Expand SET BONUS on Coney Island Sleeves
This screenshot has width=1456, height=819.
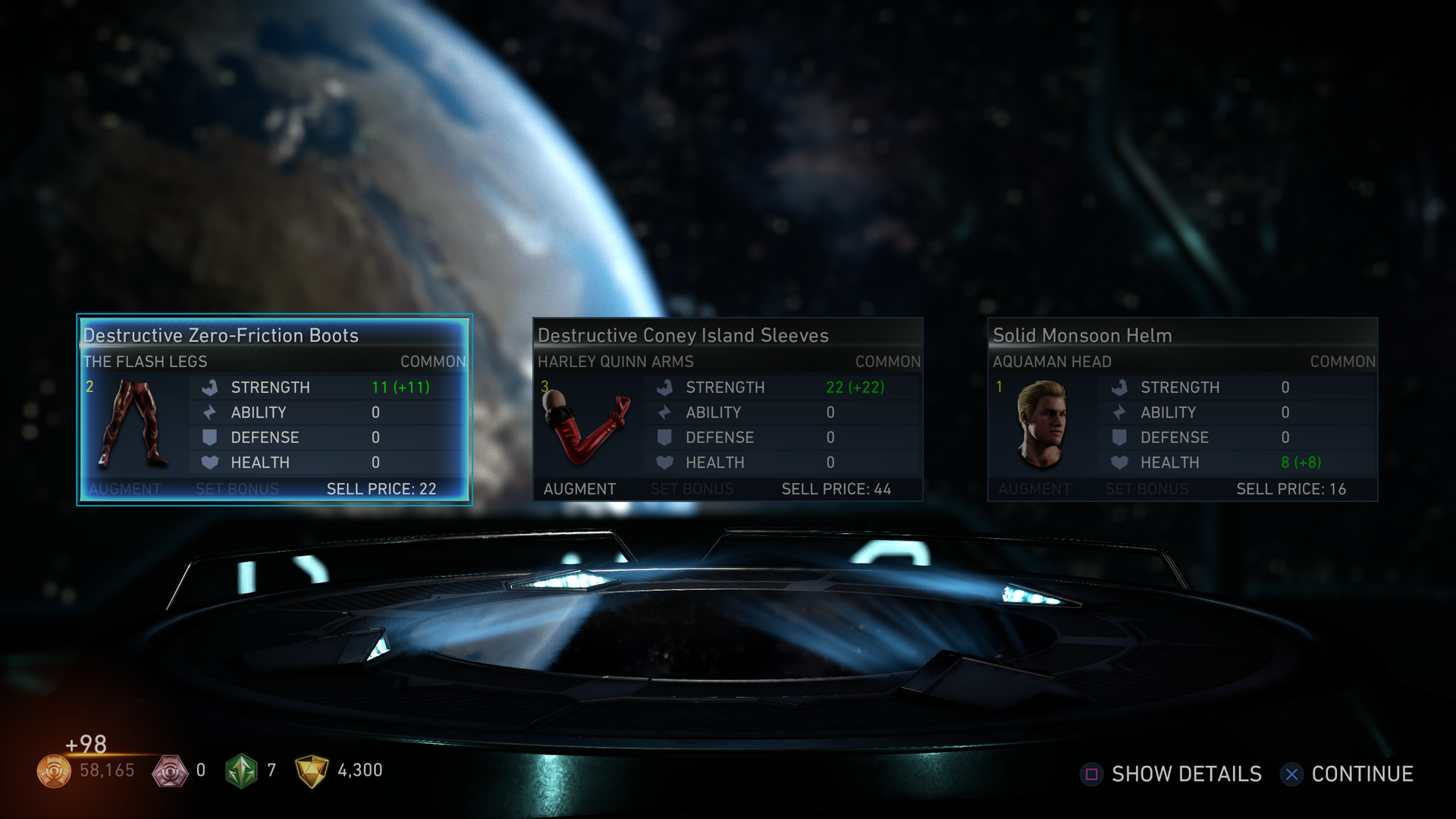click(692, 489)
